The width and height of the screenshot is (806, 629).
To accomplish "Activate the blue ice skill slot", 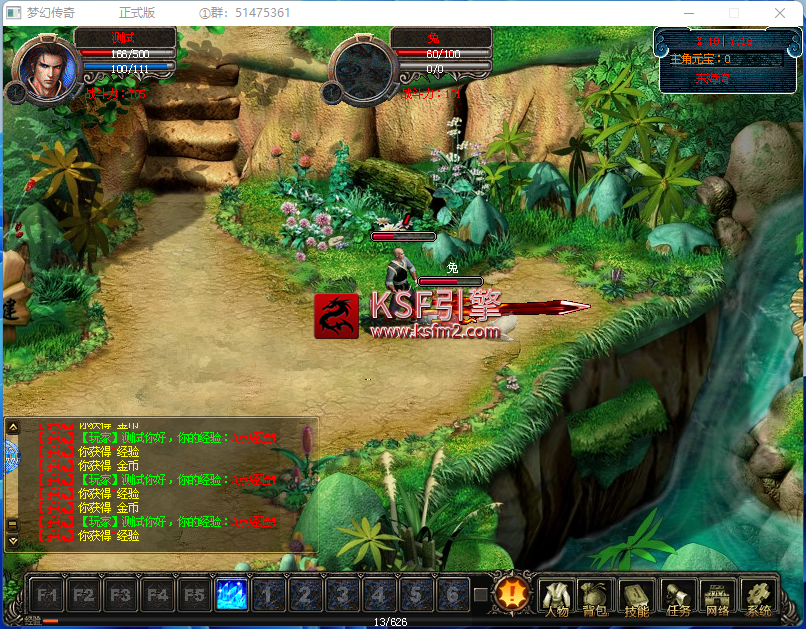I will 232,595.
